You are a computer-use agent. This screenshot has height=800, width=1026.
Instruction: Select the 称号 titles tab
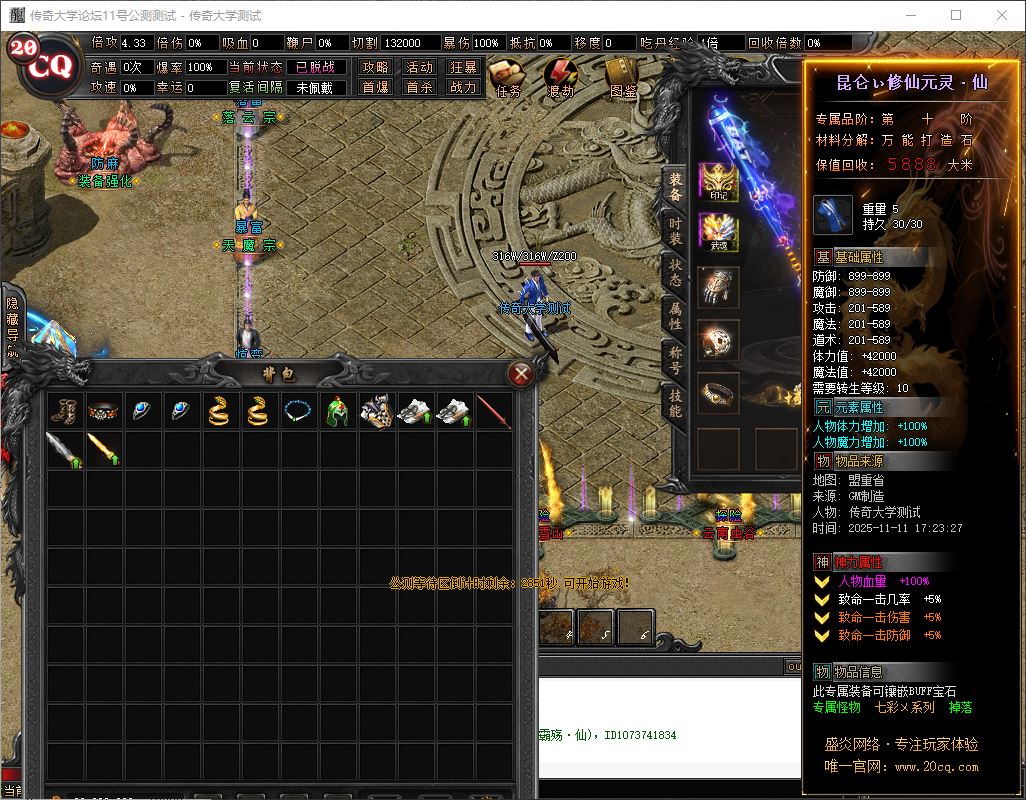tap(675, 360)
